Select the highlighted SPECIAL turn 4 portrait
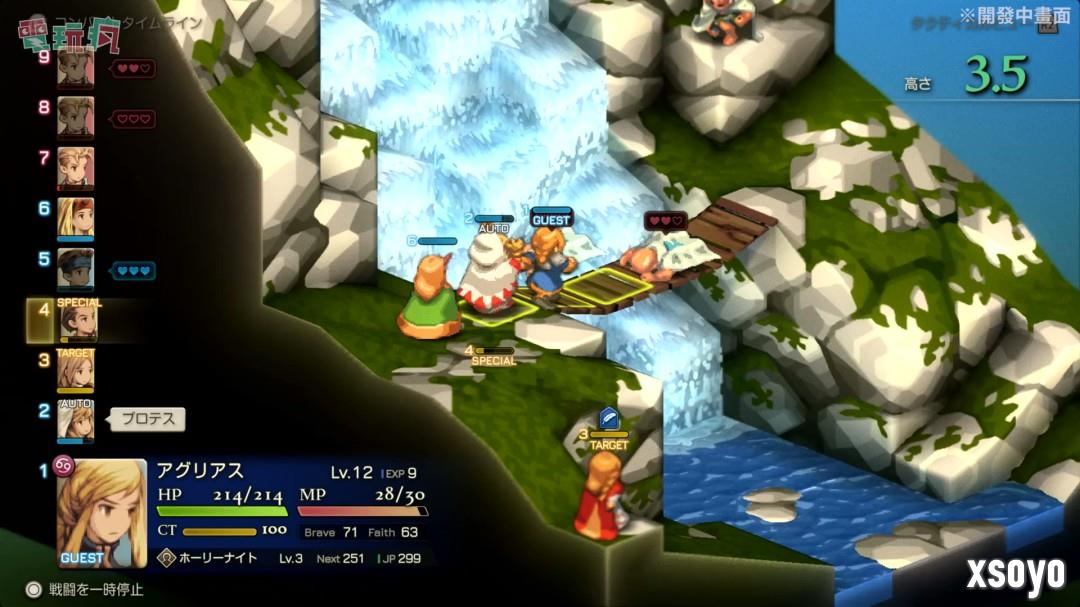 coord(76,321)
